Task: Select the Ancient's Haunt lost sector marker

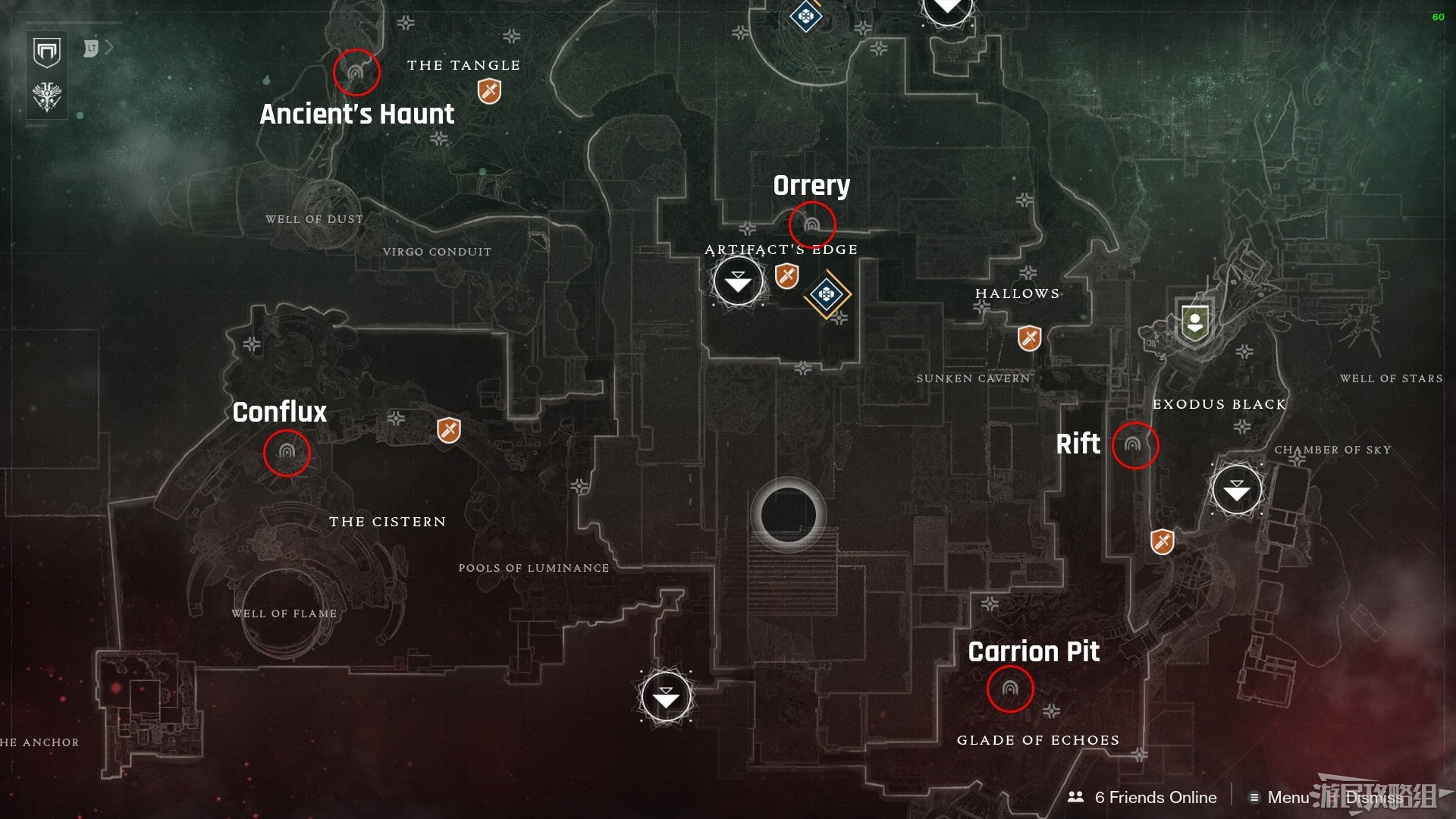Action: click(x=356, y=73)
